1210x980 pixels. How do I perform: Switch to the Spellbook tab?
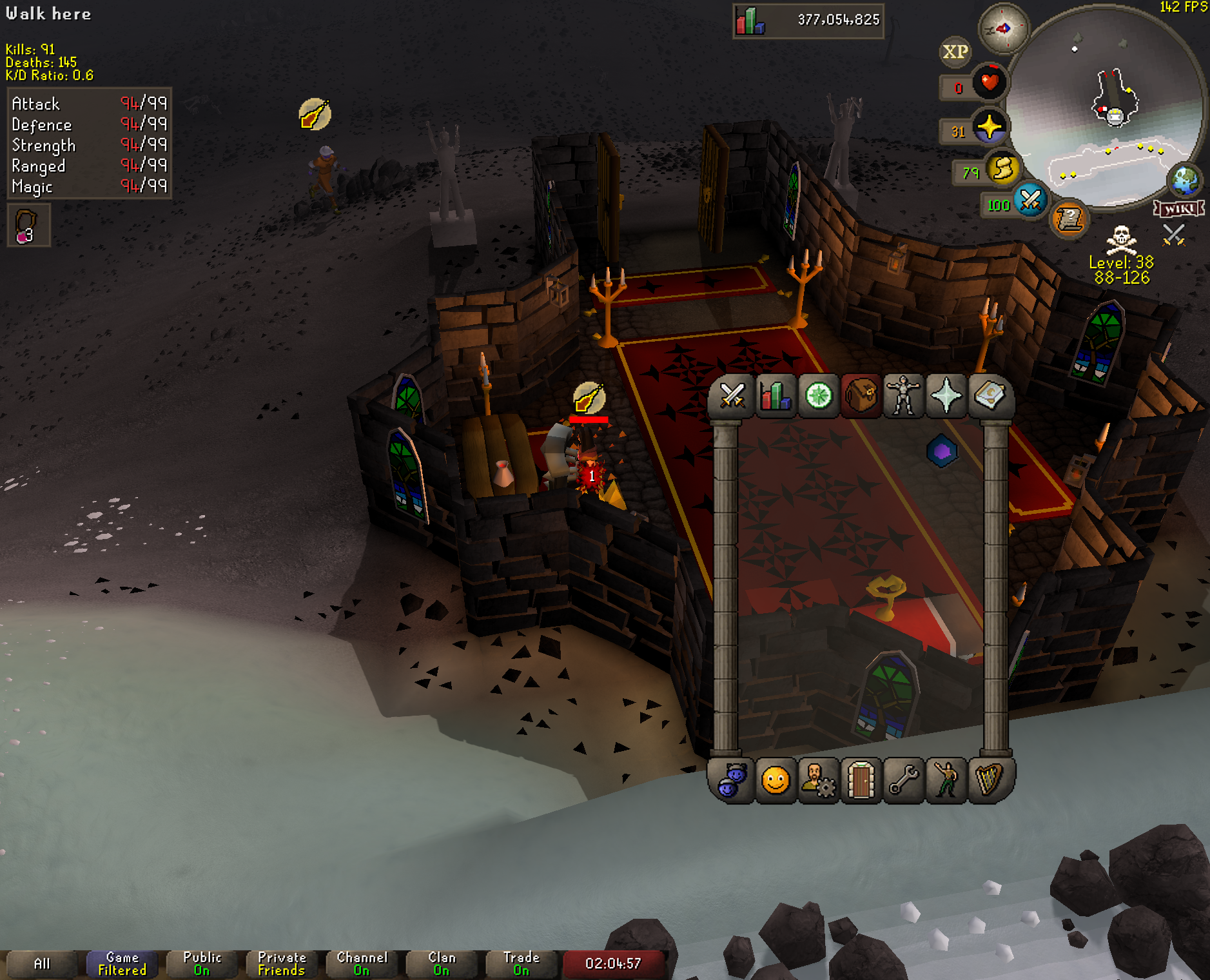[x=989, y=396]
